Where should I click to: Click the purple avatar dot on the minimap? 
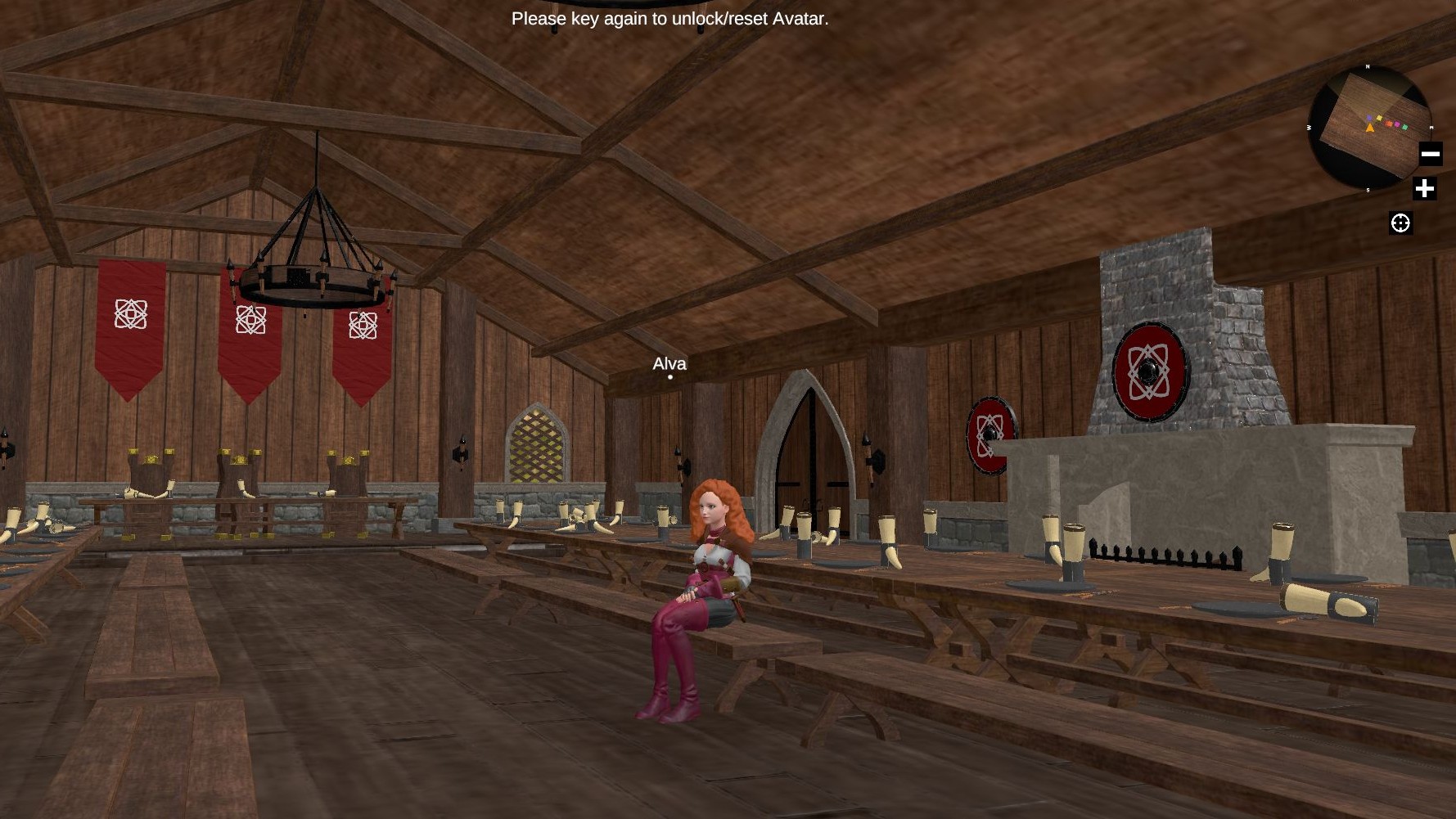pyautogui.click(x=1369, y=118)
